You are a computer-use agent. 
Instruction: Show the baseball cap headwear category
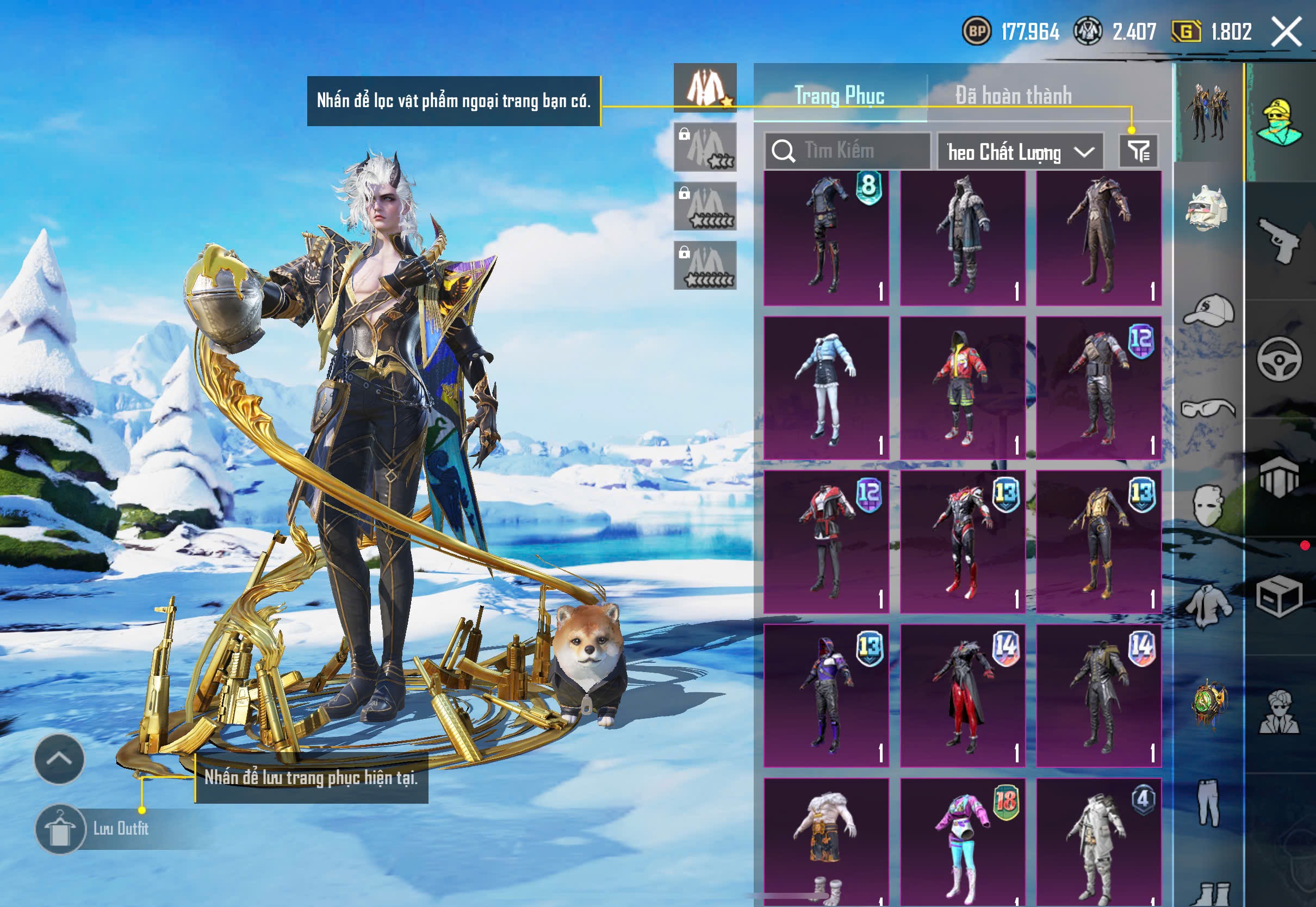(1209, 311)
